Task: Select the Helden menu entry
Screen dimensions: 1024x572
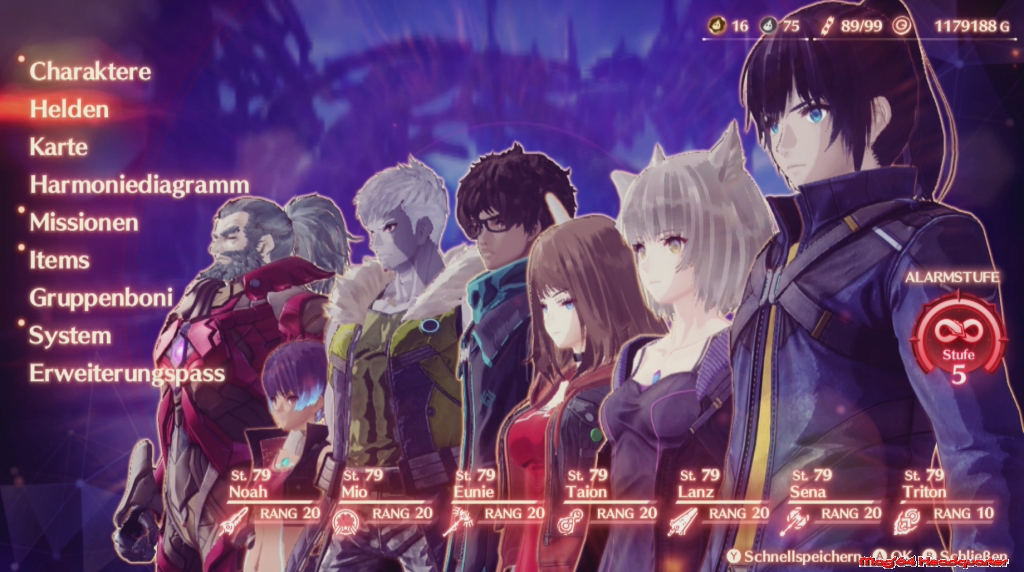Action: [69, 109]
